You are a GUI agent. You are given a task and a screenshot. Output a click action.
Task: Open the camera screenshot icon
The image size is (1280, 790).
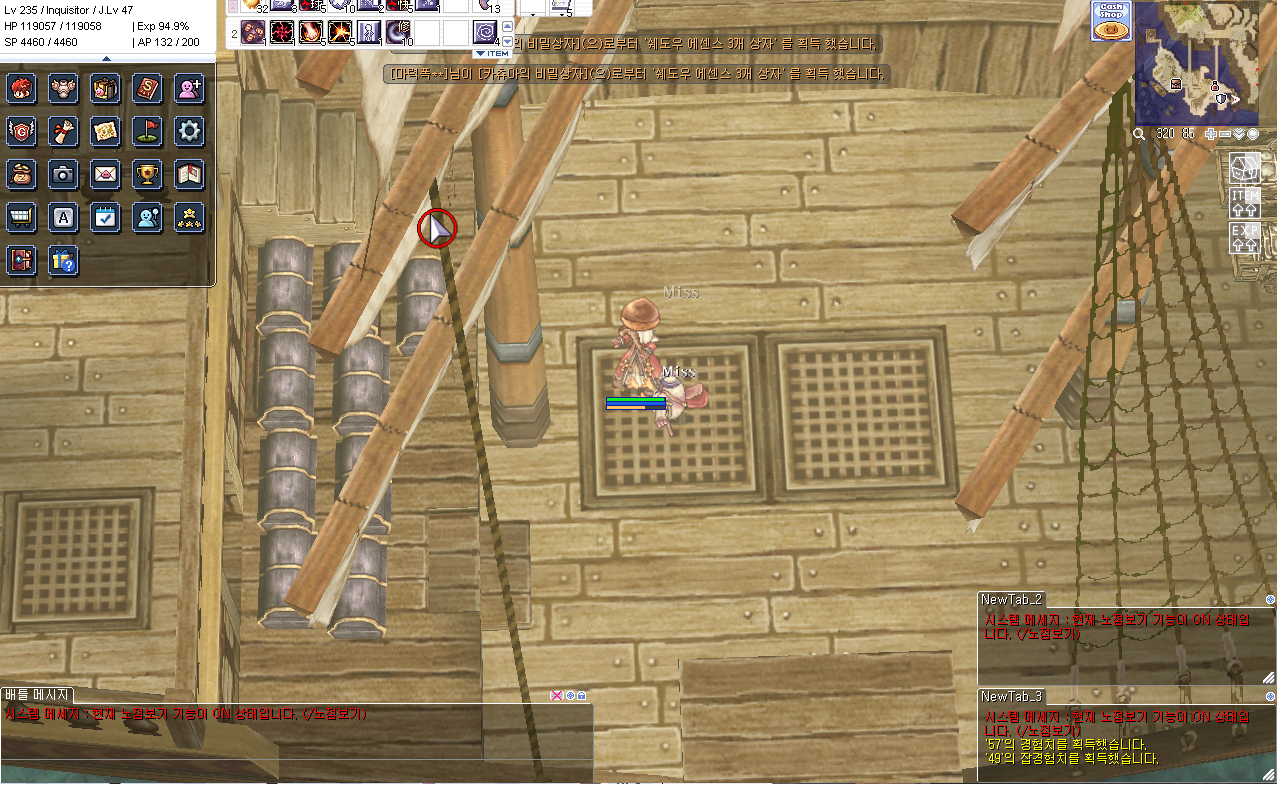[63, 174]
